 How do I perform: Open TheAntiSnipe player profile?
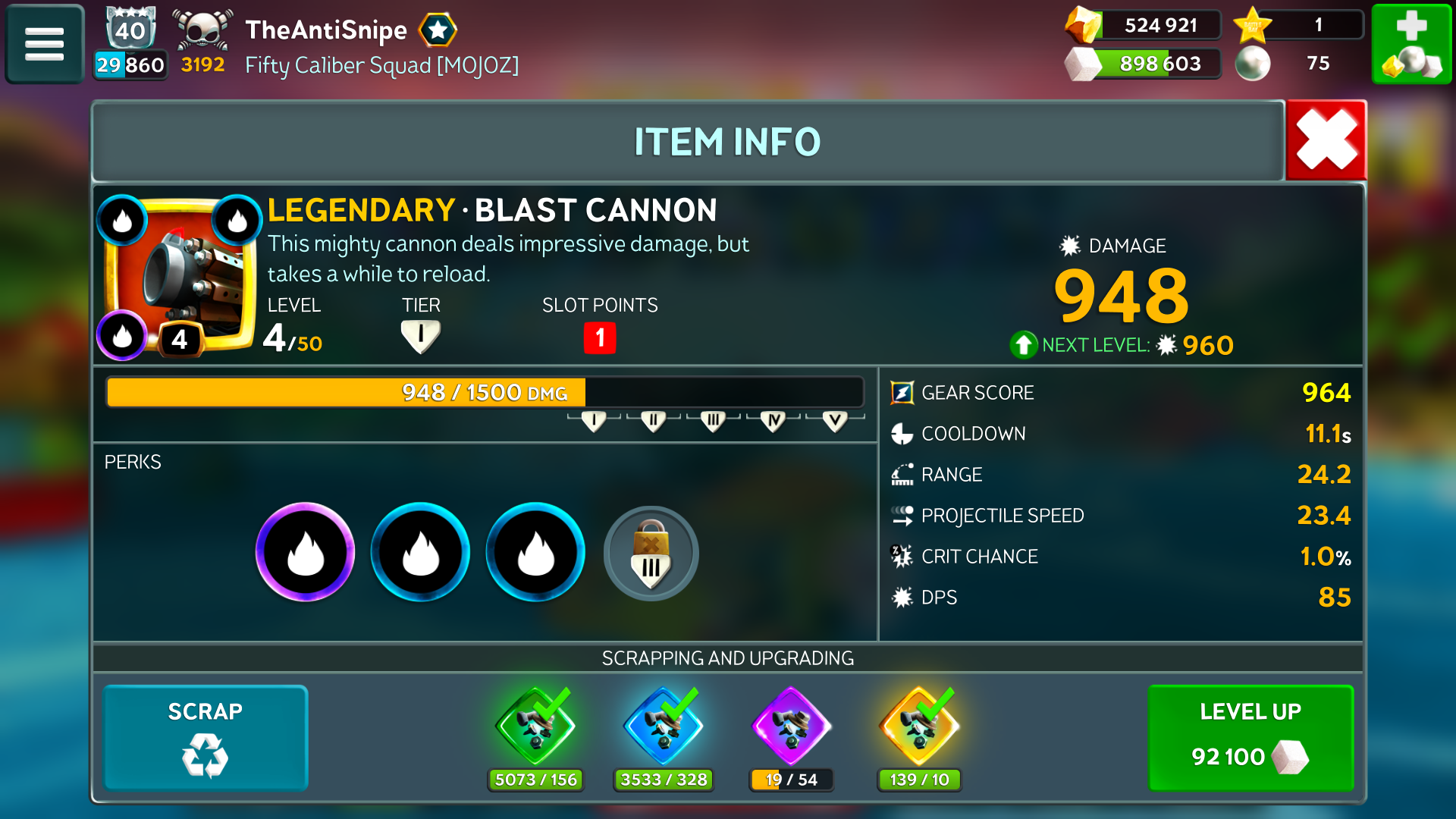pos(326,30)
